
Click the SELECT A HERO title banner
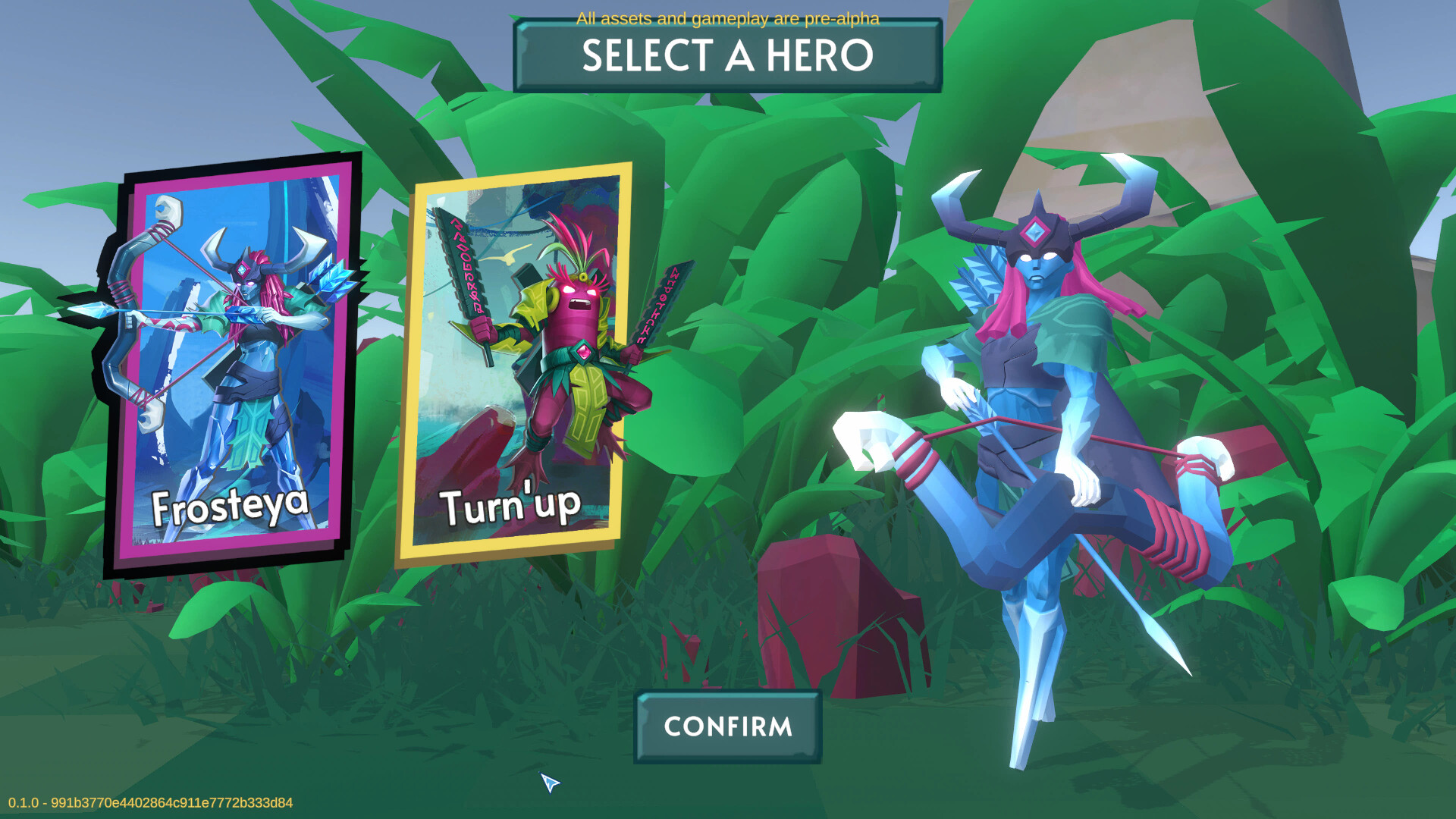(x=726, y=55)
